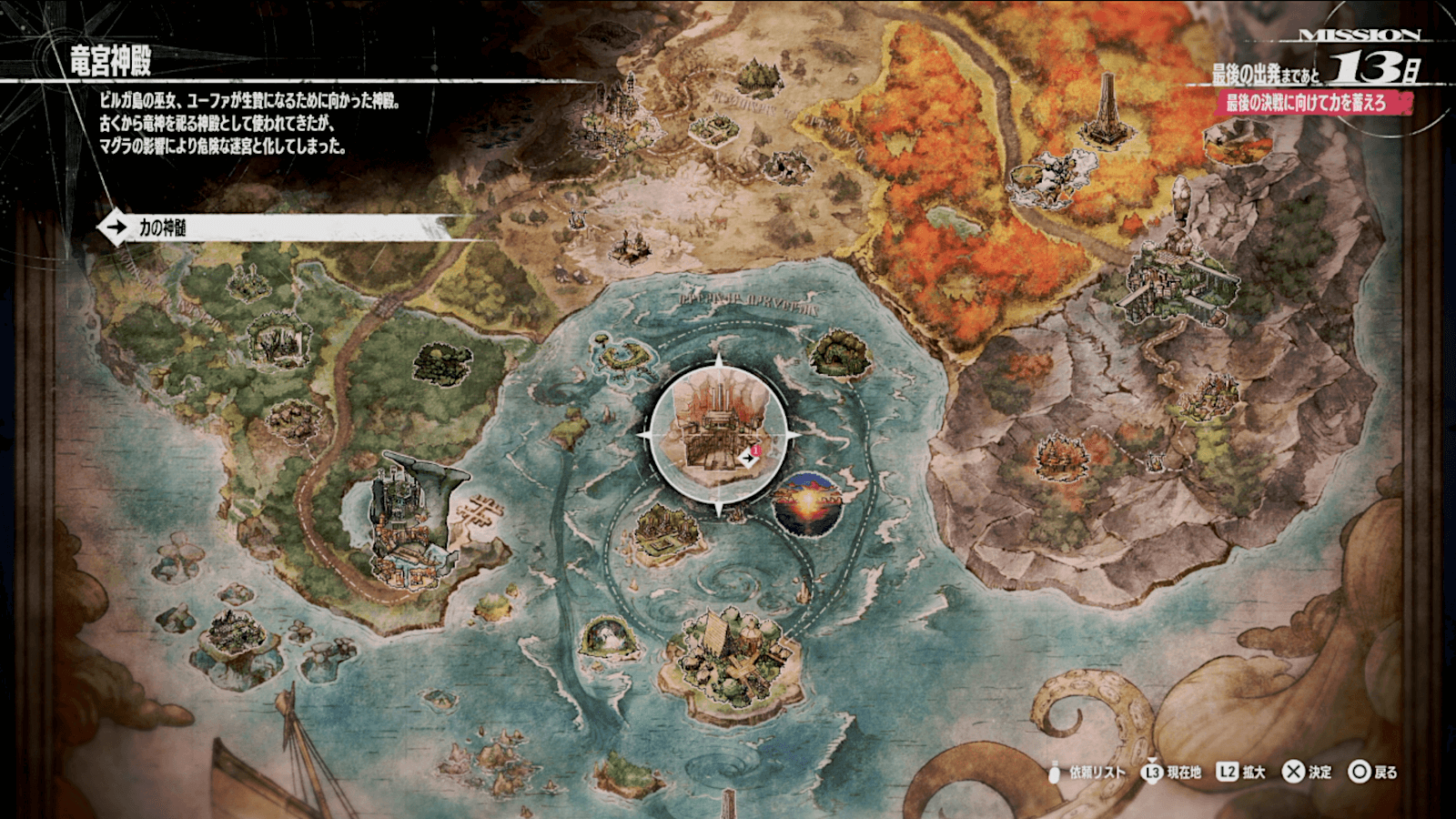This screenshot has height=819, width=1456.
Task: Select the dark grove marker in the western forest
Action: coord(443,362)
